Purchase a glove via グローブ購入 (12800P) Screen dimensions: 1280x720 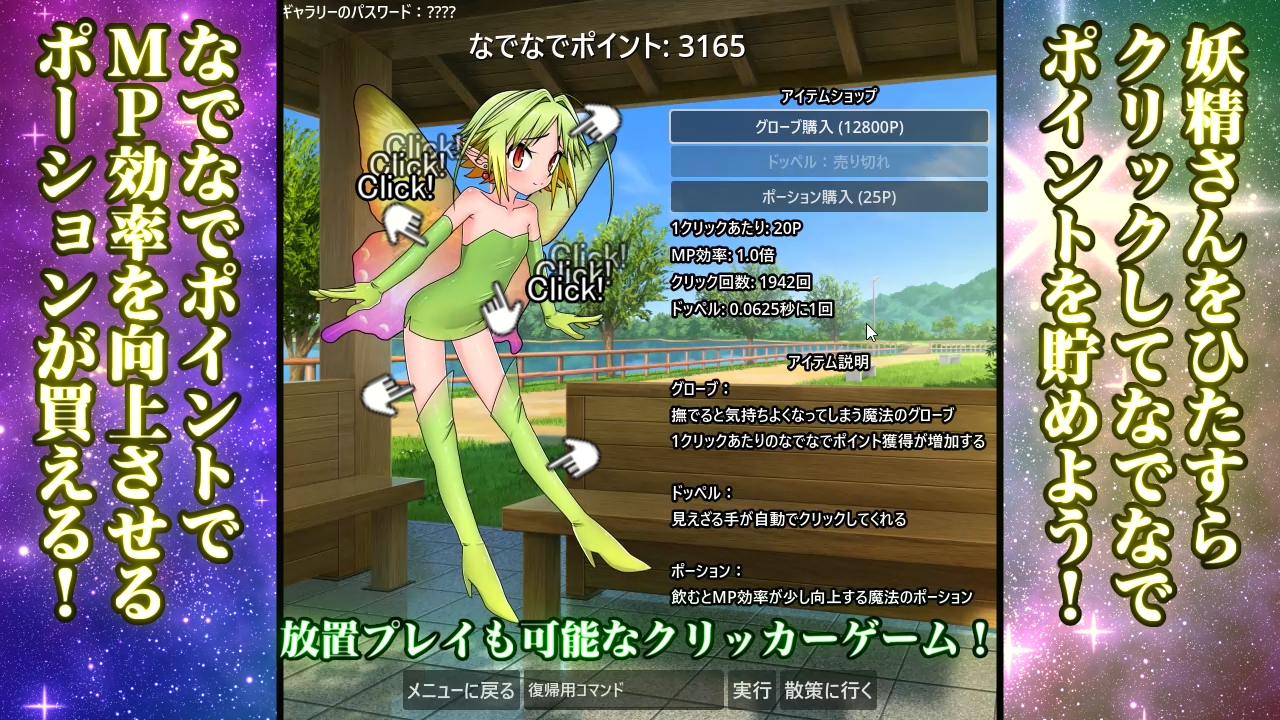pos(828,127)
